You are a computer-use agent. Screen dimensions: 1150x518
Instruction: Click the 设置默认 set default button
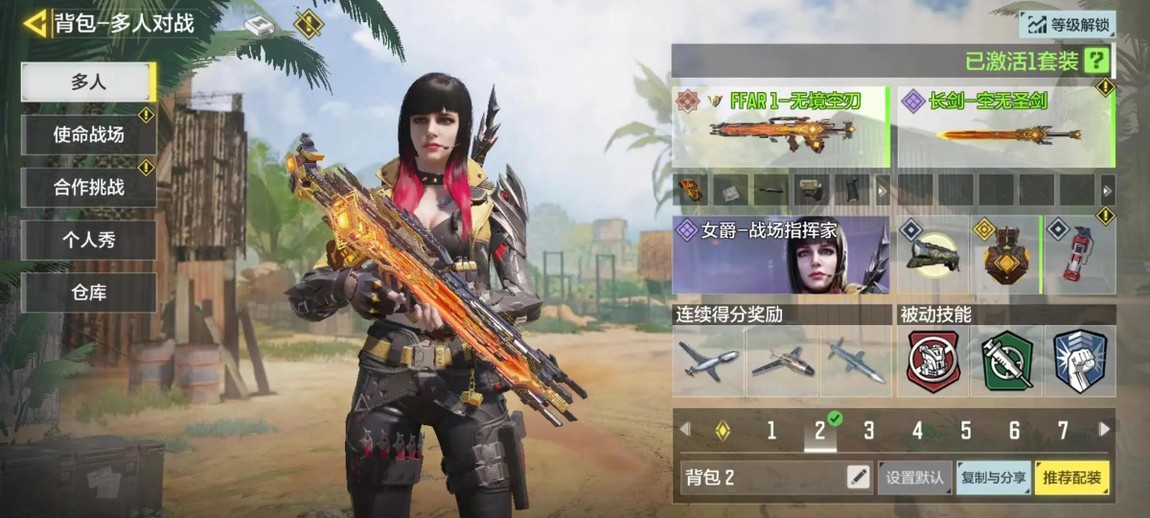point(914,478)
